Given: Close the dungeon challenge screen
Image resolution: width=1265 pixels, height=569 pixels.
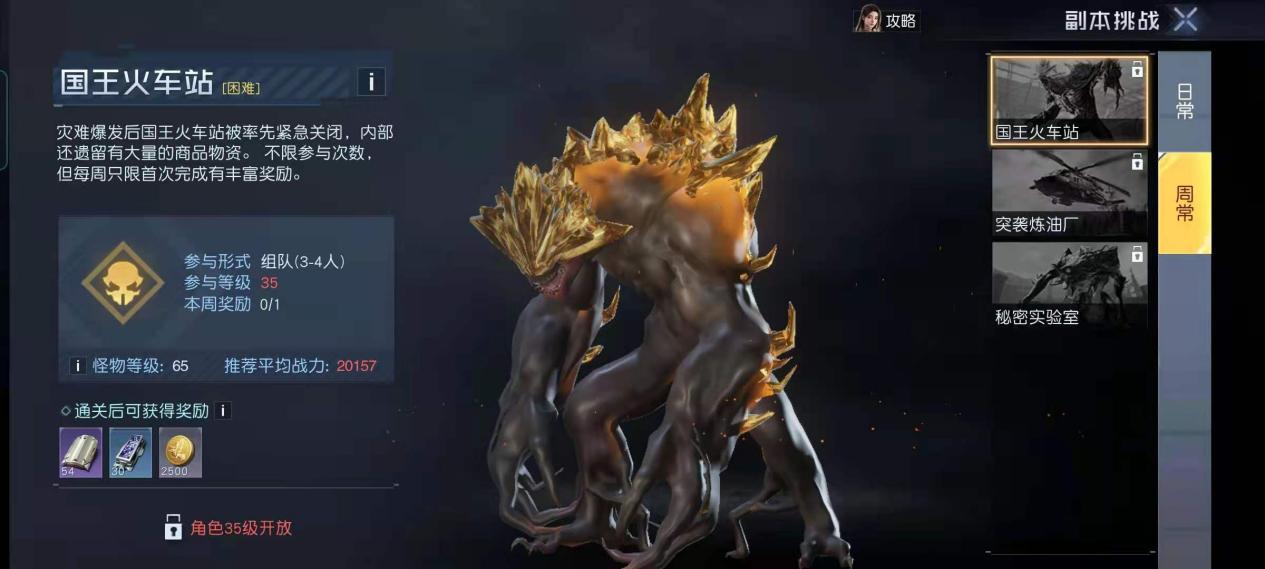Looking at the screenshot, I should point(1185,19).
